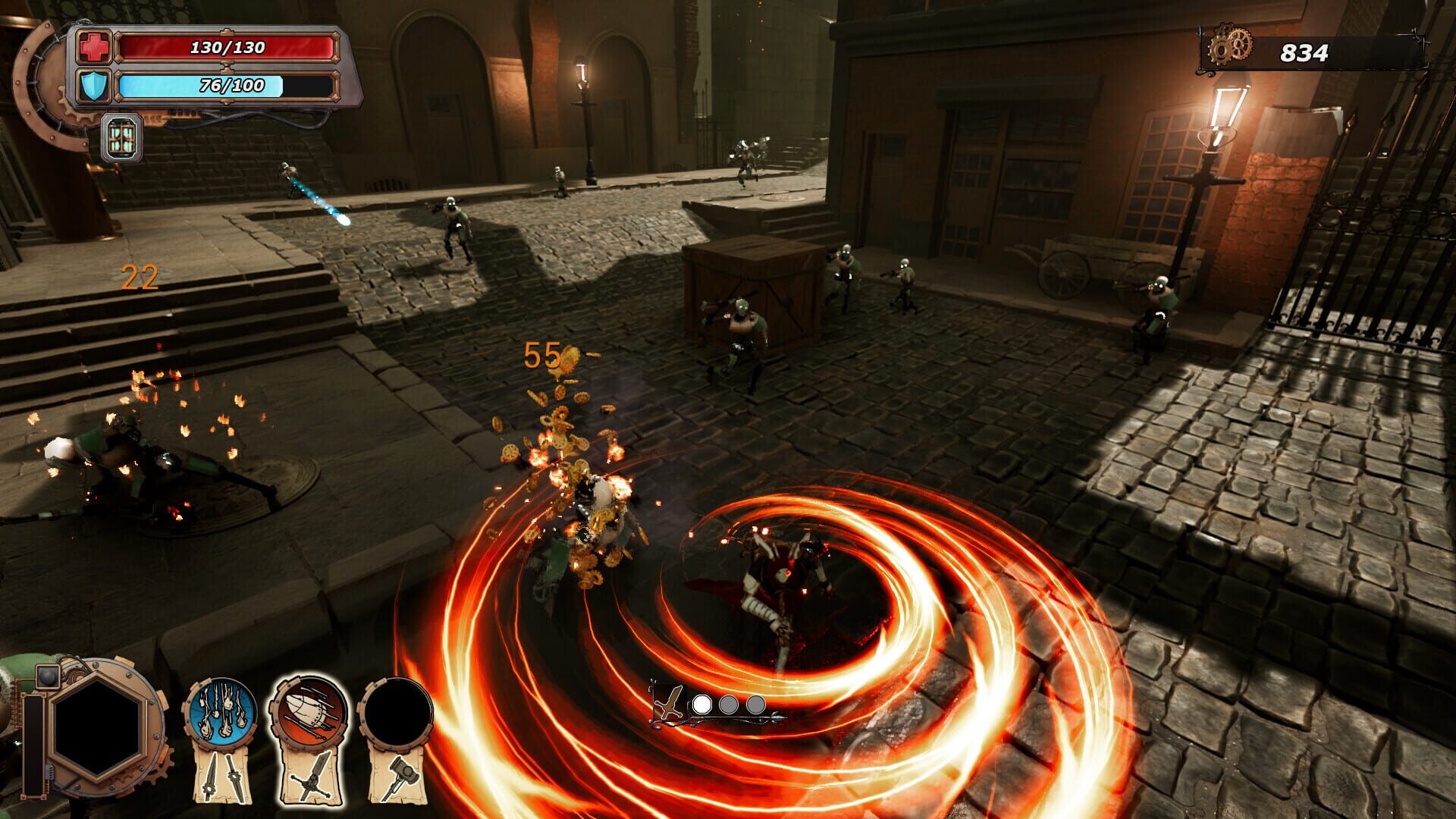Open the small cage inventory icon below the bars
This screenshot has height=819, width=1456.
(121, 139)
